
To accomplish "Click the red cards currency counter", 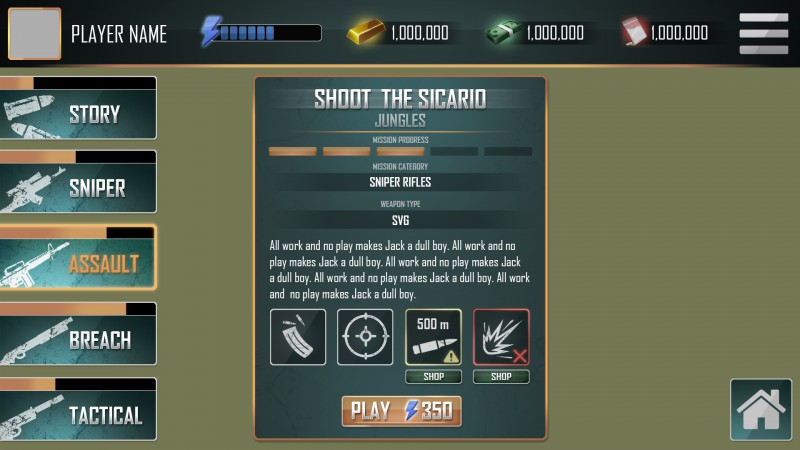I will click(666, 33).
